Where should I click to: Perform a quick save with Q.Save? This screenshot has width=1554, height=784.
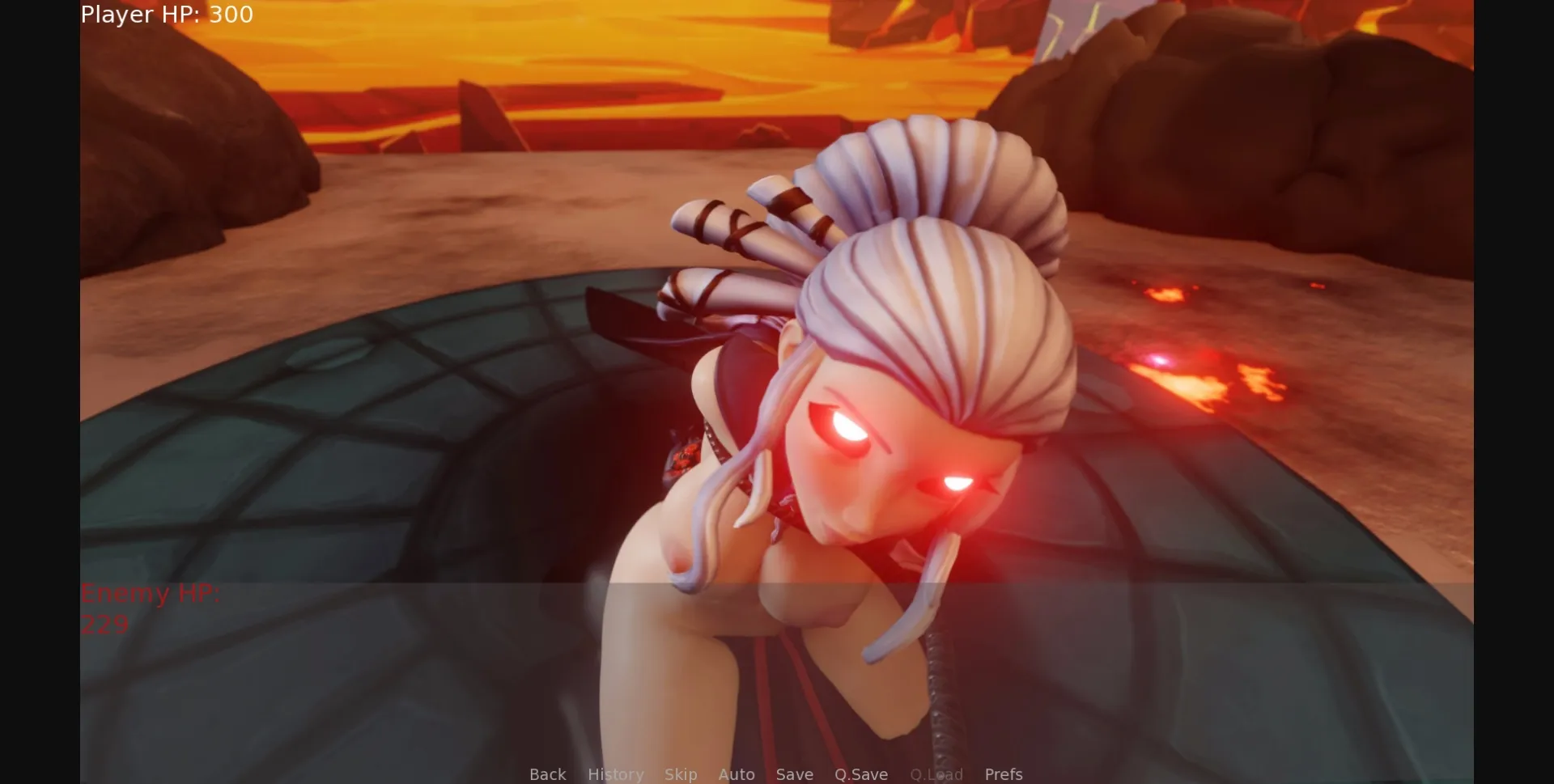pos(861,774)
